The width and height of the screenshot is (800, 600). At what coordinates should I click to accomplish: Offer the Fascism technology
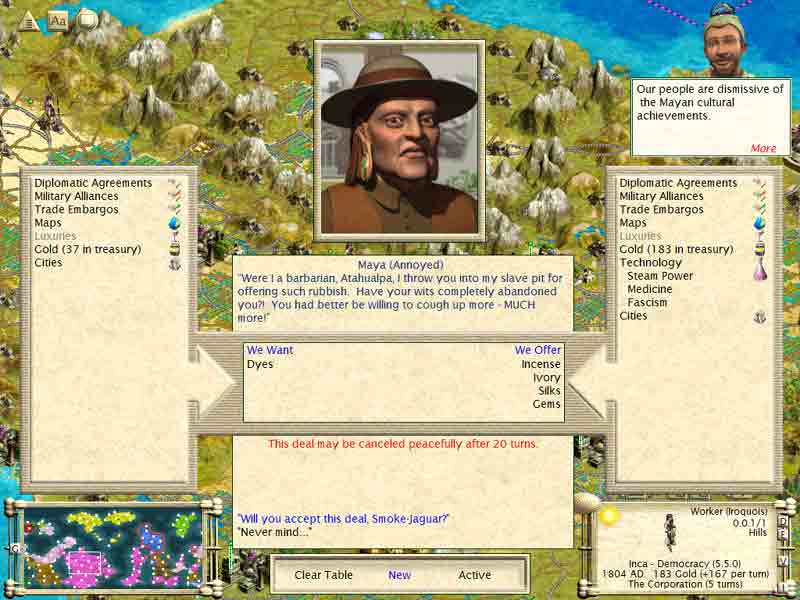pos(647,302)
